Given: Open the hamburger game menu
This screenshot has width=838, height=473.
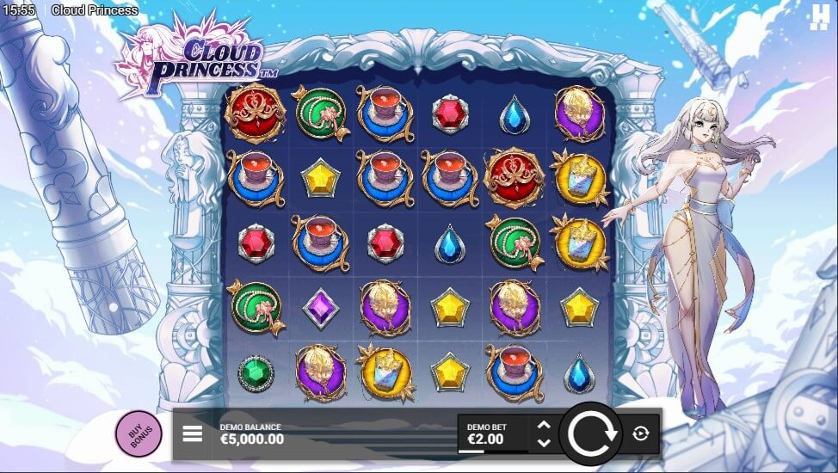Looking at the screenshot, I should (x=192, y=434).
